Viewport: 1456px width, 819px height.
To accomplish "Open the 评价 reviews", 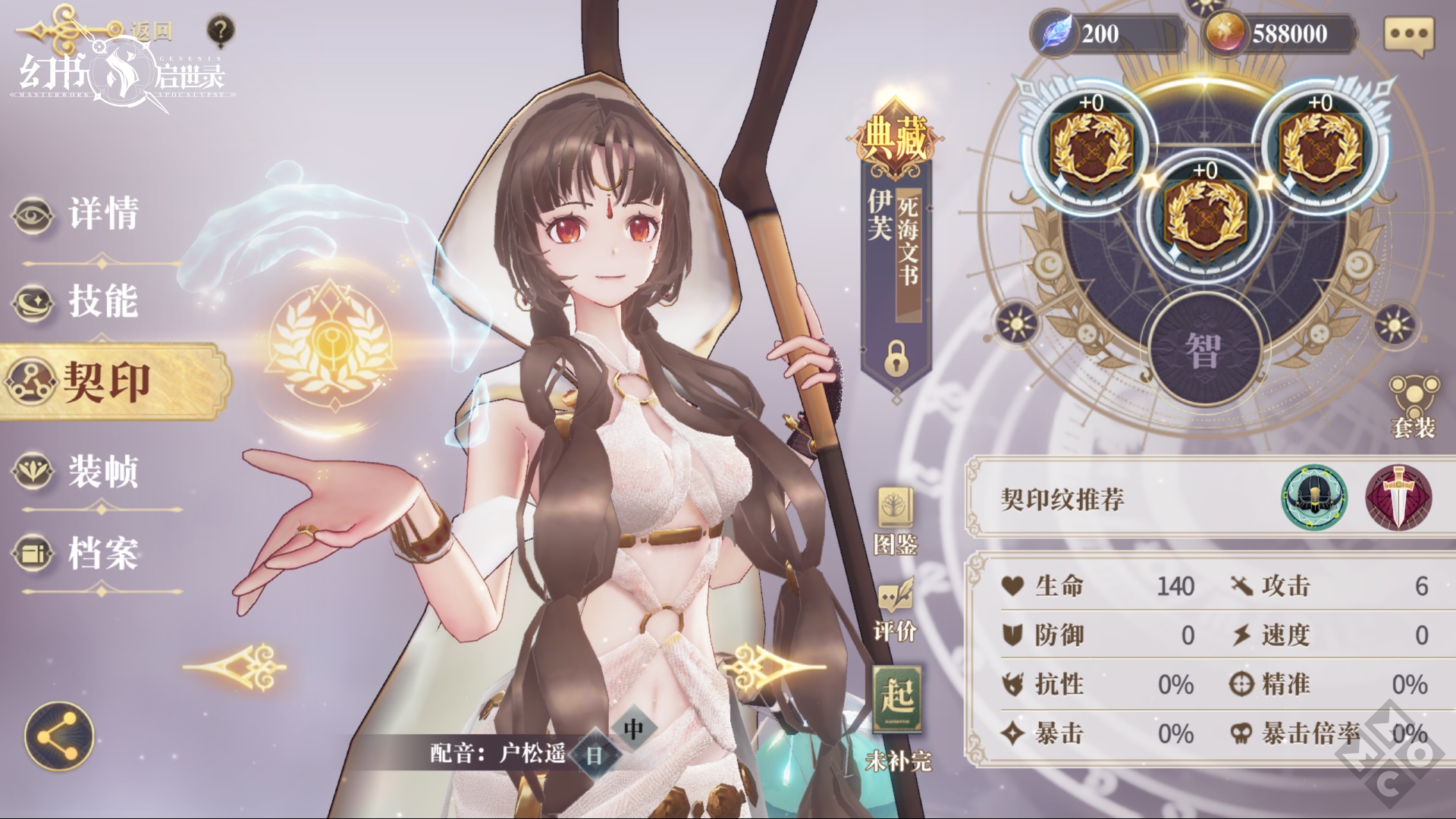I will click(896, 611).
